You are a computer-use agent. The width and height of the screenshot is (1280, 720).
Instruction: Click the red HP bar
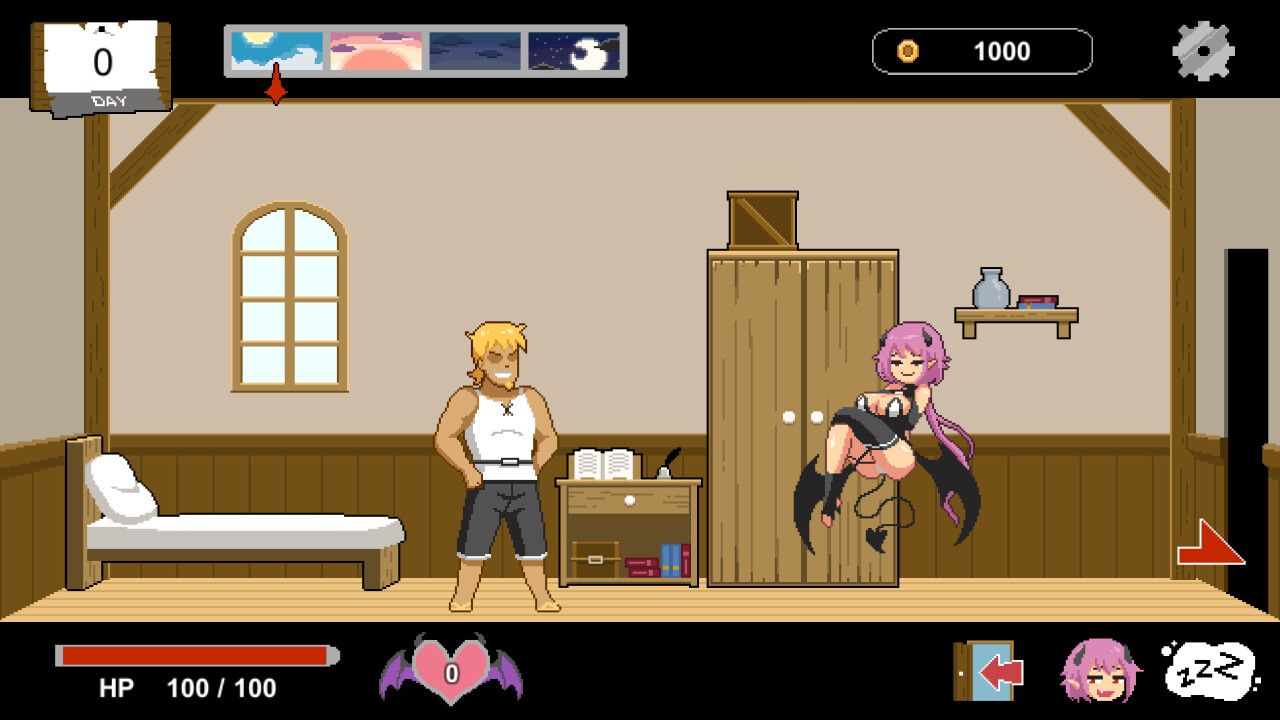tap(195, 657)
